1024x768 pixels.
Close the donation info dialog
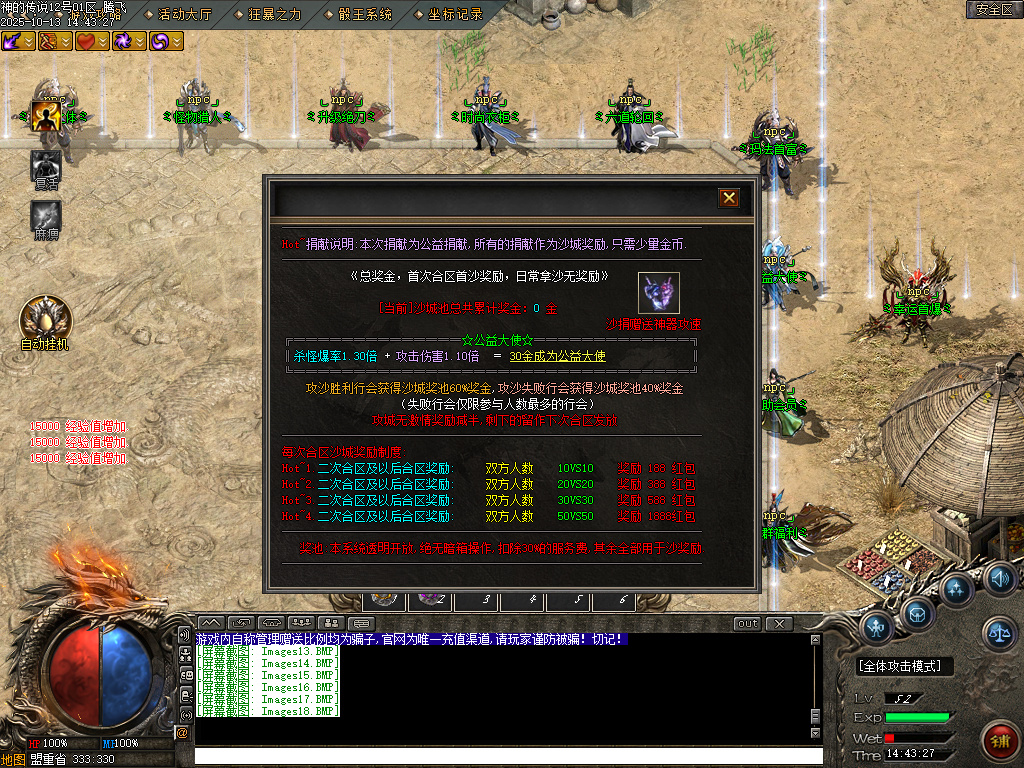[729, 198]
